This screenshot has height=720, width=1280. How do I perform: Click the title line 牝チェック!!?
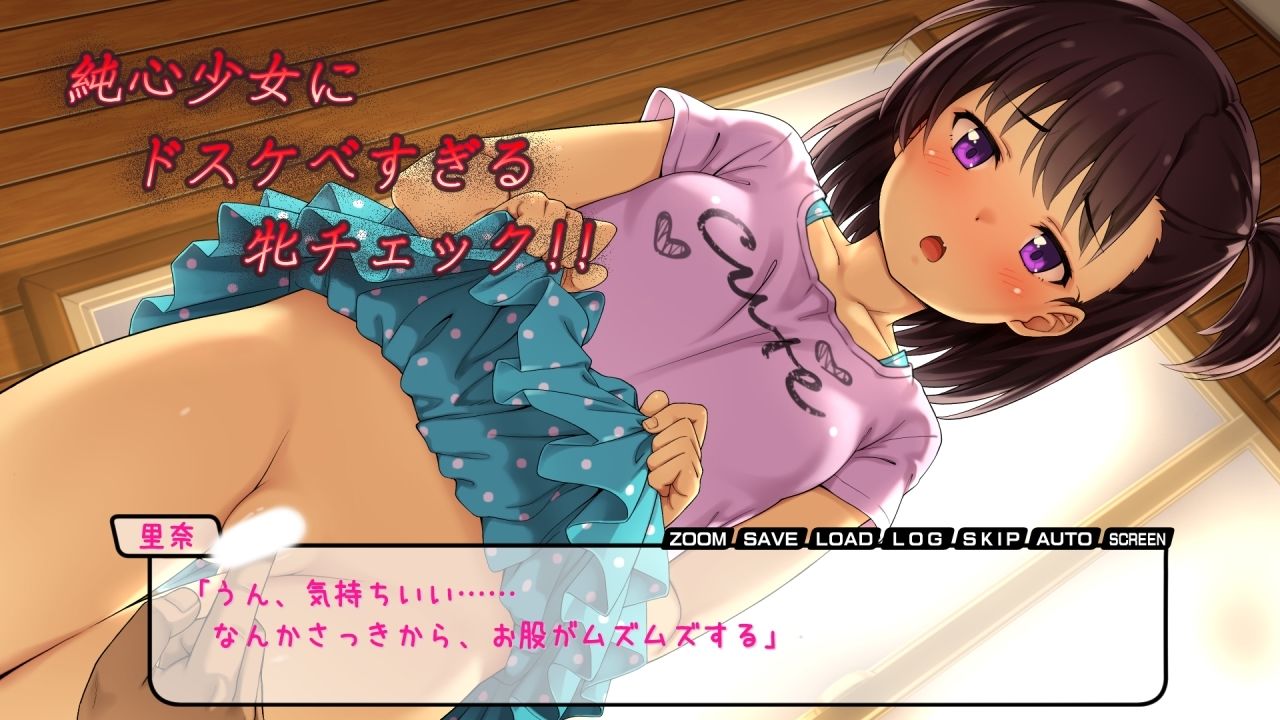[420, 245]
